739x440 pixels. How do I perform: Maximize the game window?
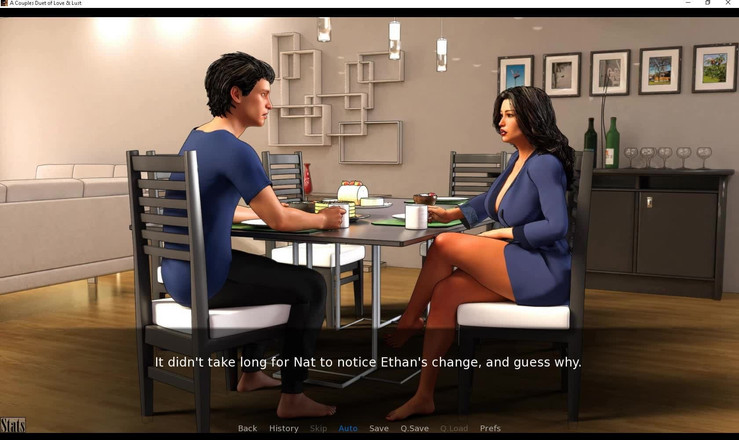(708, 3)
